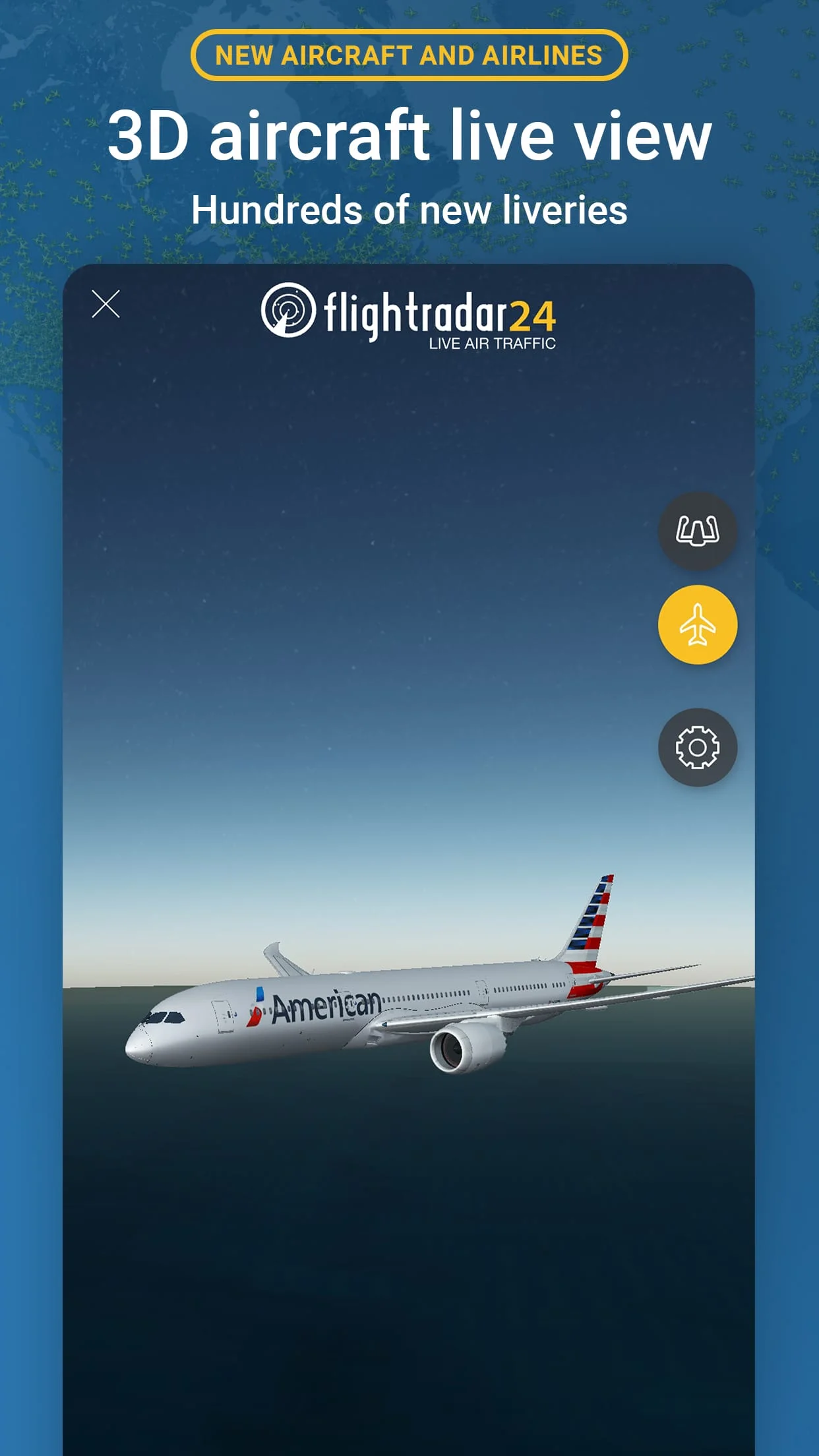Viewport: 819px width, 1456px height.
Task: Switch to the cockpit view button
Action: (x=697, y=531)
